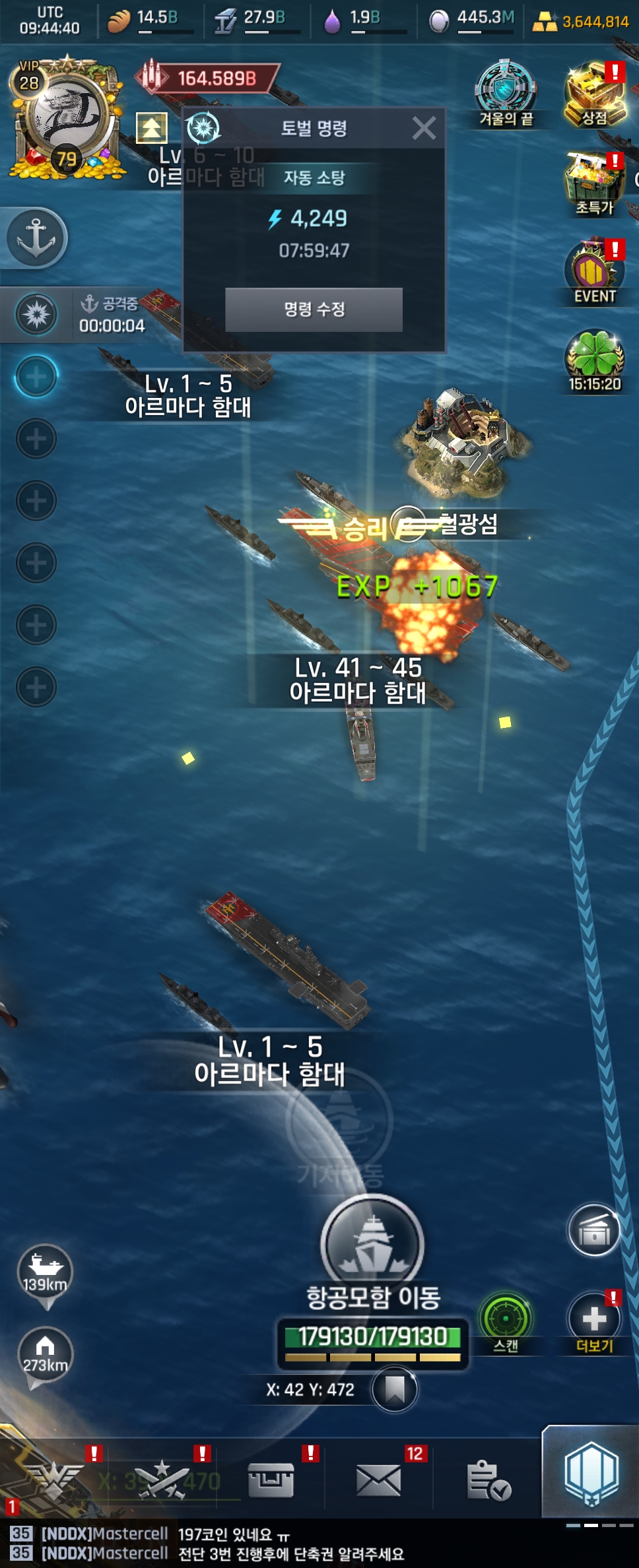Return to home base 273km marker
This screenshot has height=1568, width=639.
(45, 1354)
